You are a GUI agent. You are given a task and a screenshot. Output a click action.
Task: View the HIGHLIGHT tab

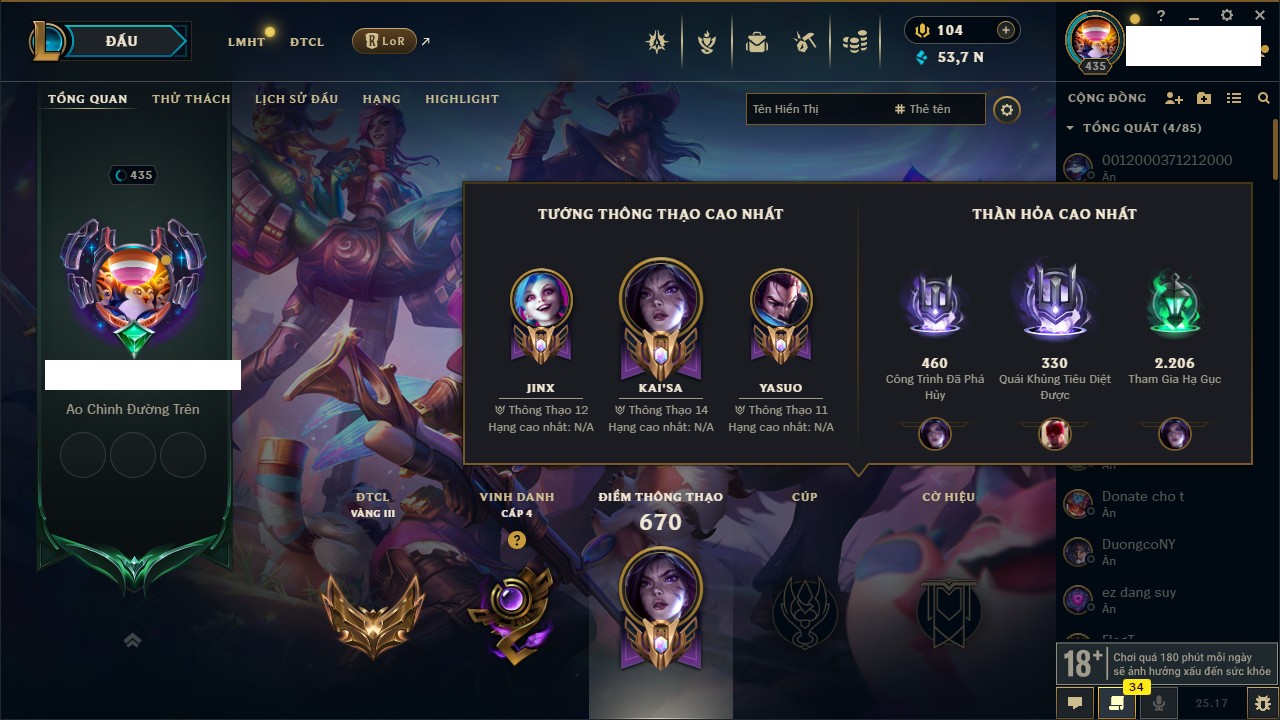point(461,99)
